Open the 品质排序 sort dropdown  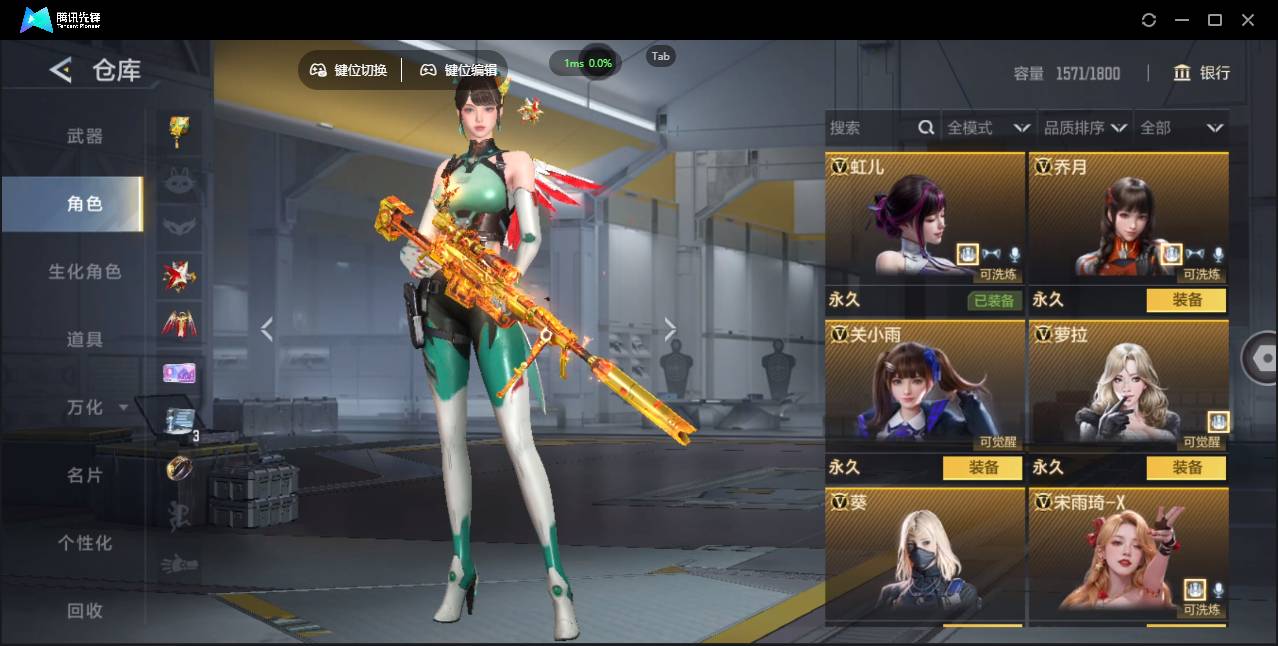[1085, 128]
